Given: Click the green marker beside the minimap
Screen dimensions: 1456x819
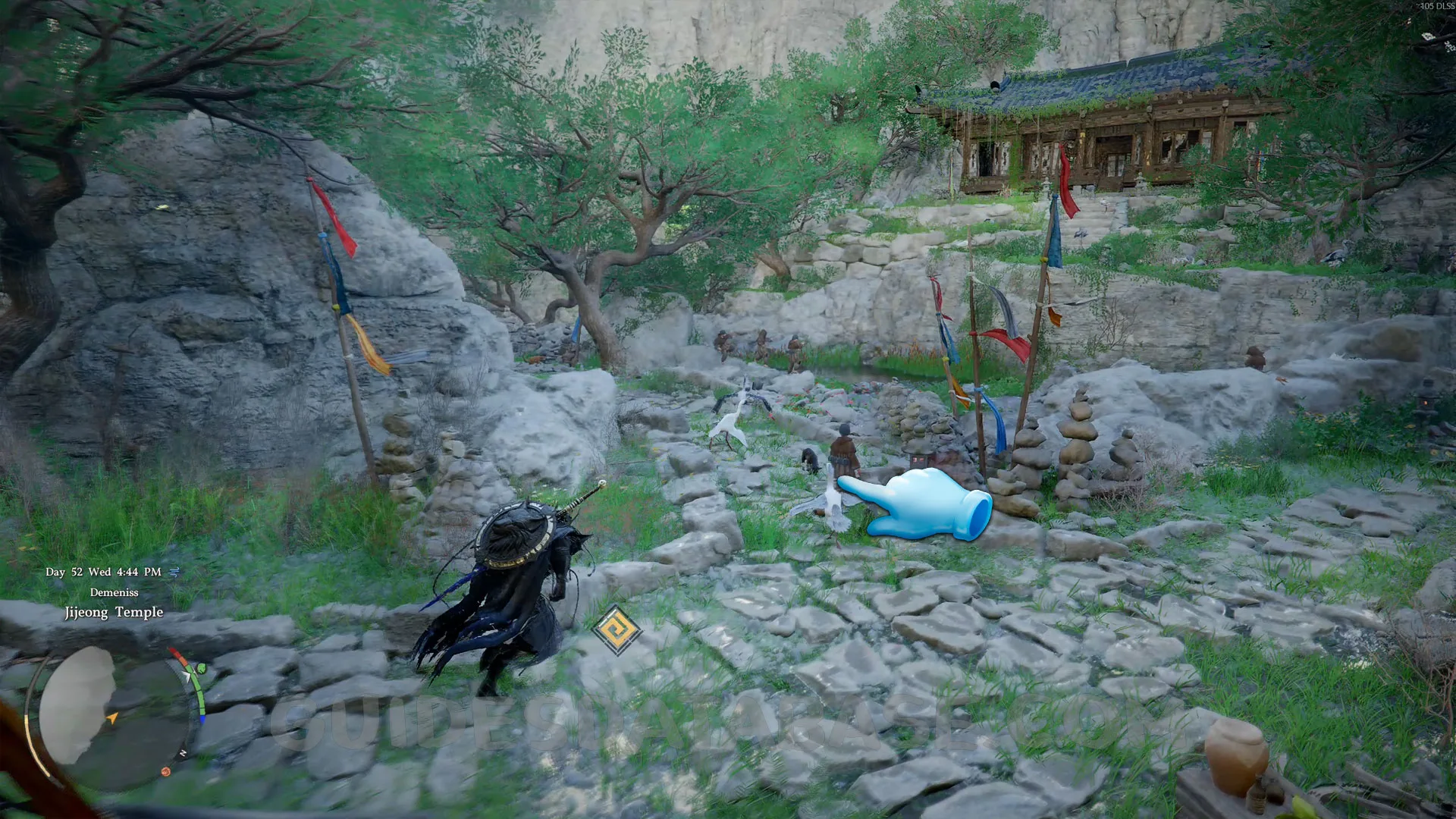Looking at the screenshot, I should pos(201,668).
